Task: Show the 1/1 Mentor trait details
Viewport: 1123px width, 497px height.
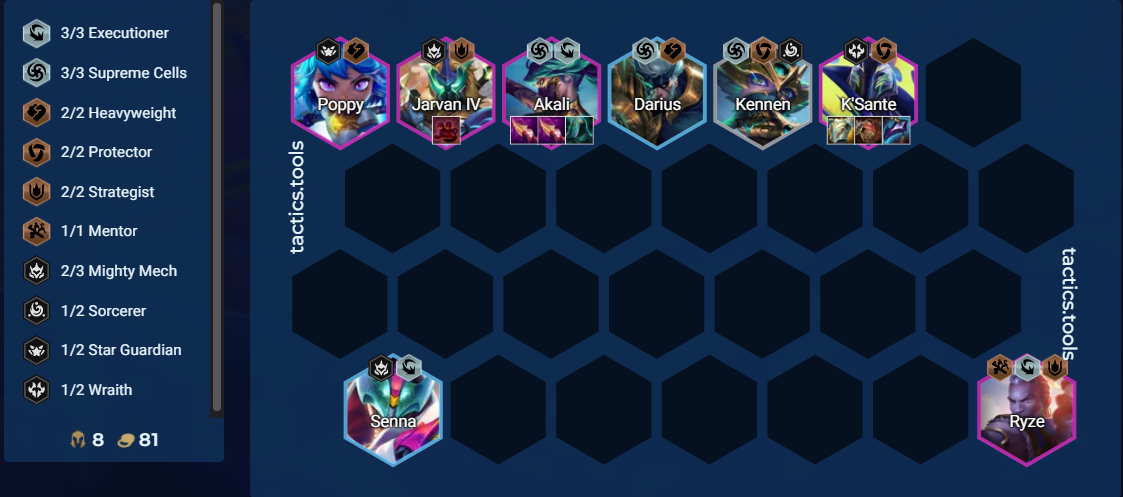Action: [110, 231]
